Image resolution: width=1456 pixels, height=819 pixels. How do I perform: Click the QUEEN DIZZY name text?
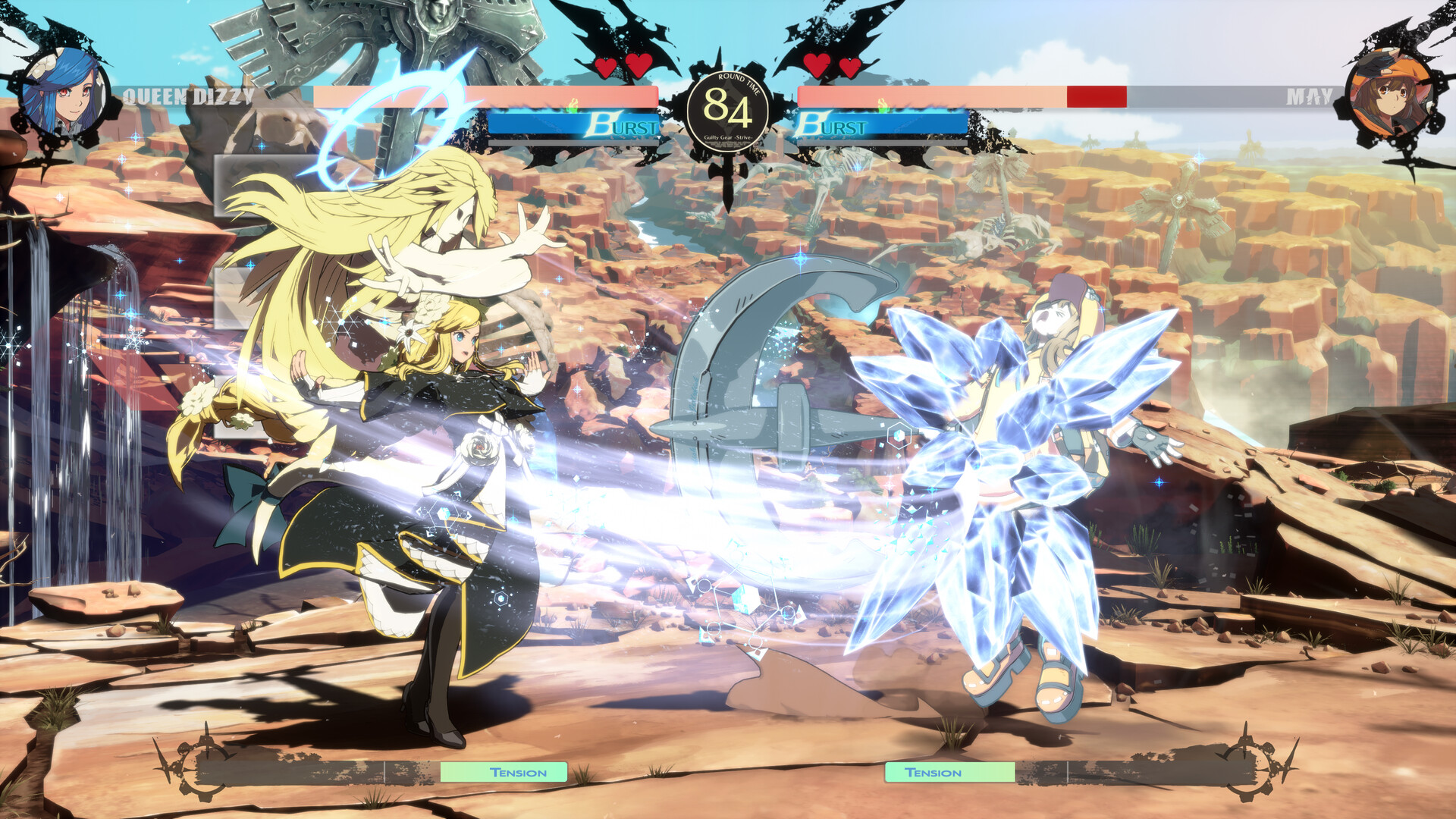(x=188, y=97)
